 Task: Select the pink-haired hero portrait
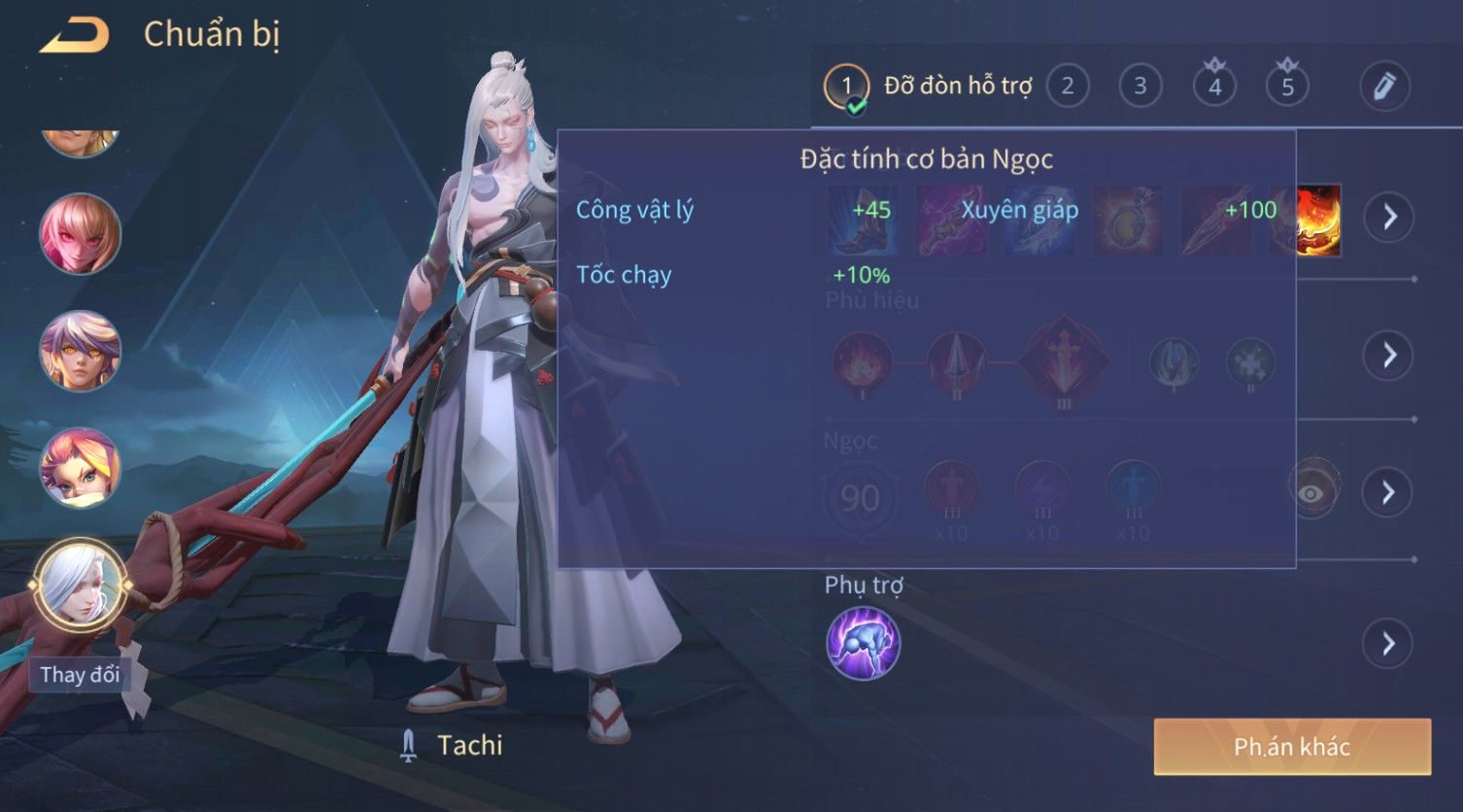(80, 234)
